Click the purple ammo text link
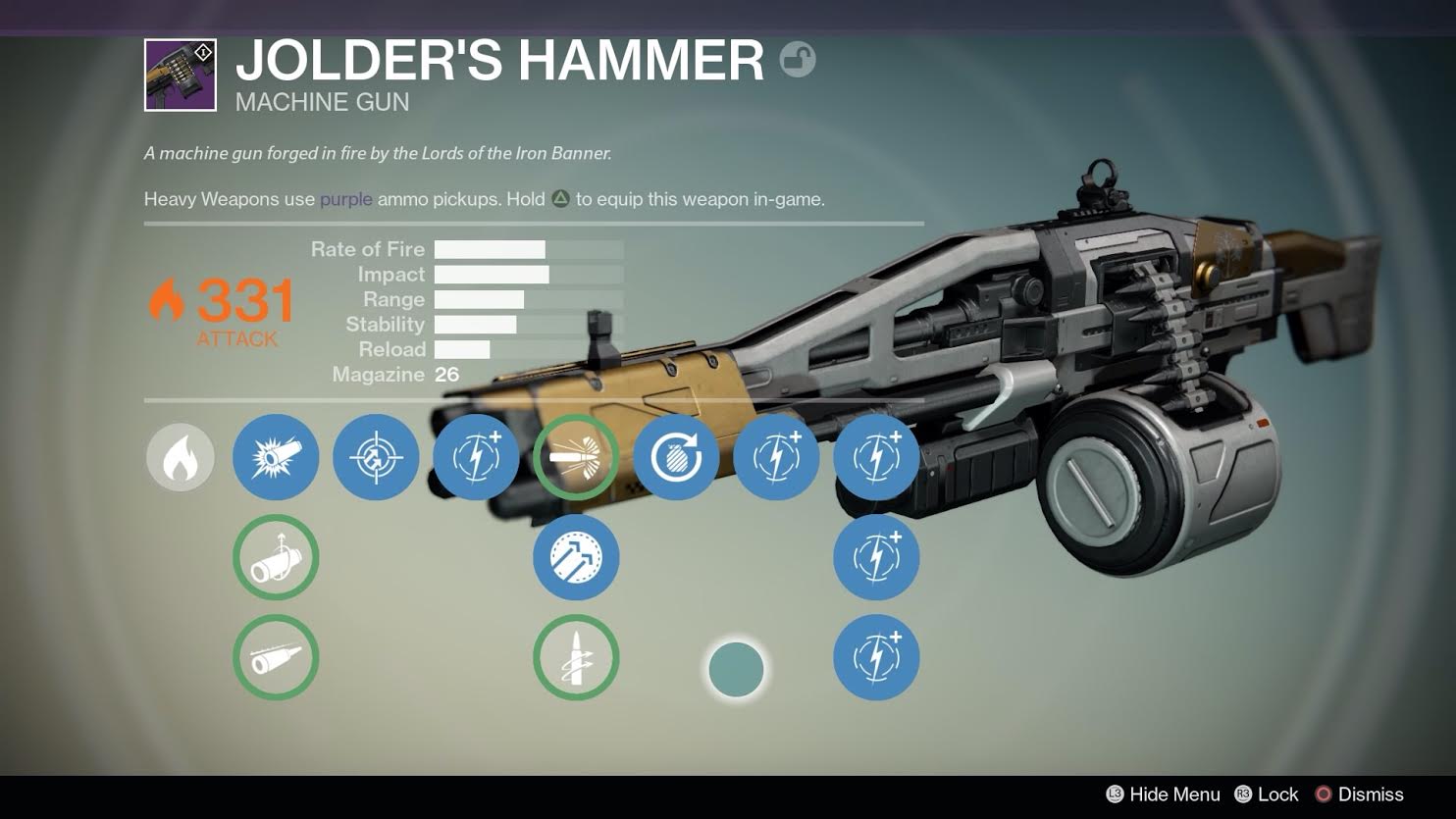1456x819 pixels. point(344,199)
